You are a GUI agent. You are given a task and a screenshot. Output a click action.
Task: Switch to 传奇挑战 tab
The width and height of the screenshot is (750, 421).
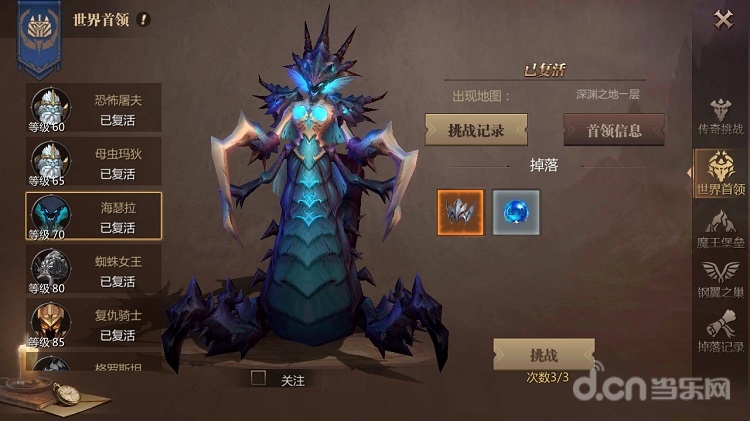pyautogui.click(x=721, y=117)
